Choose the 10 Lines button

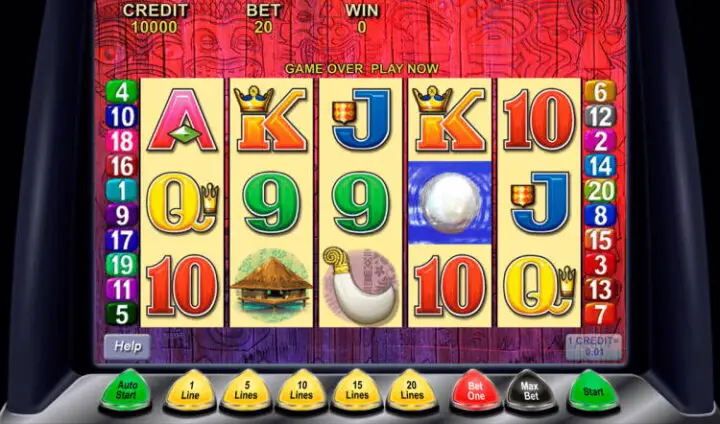[x=300, y=390]
